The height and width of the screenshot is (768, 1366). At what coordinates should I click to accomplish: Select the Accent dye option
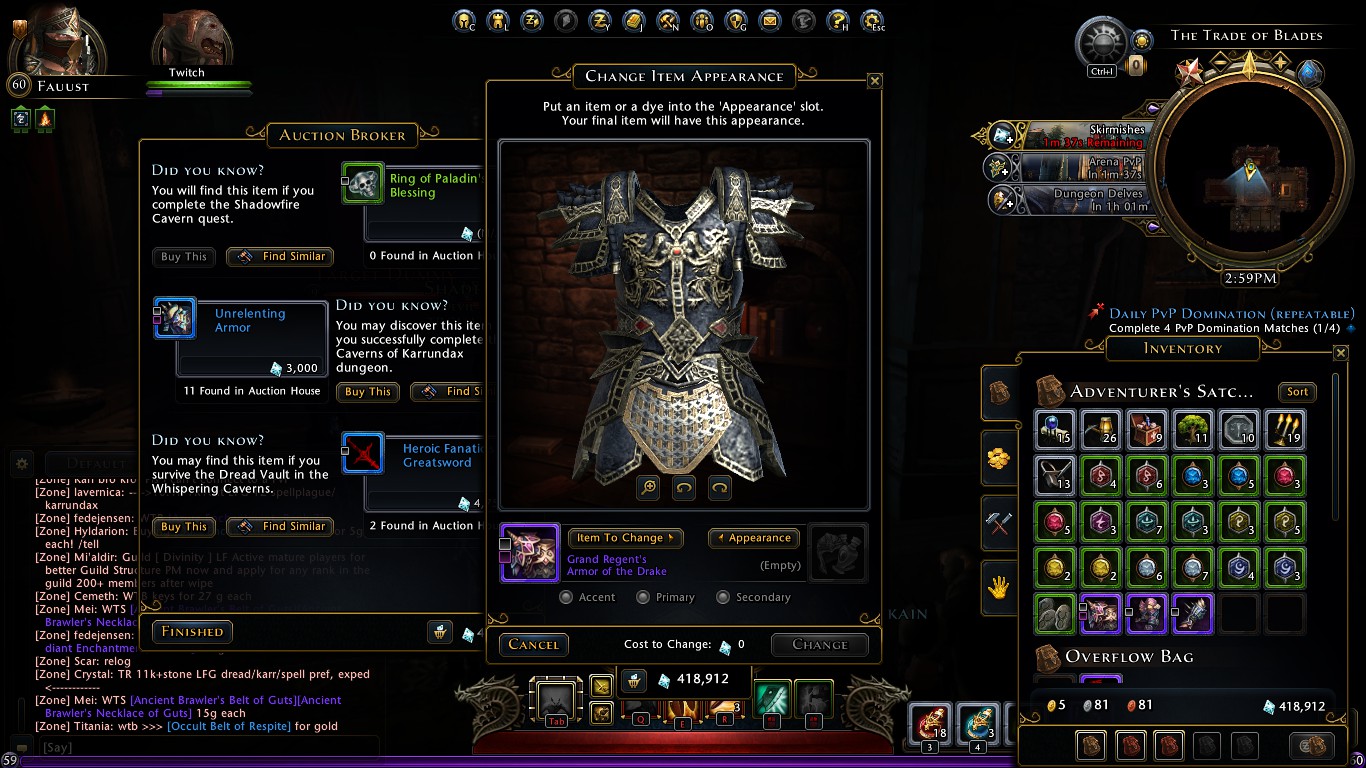click(x=567, y=597)
